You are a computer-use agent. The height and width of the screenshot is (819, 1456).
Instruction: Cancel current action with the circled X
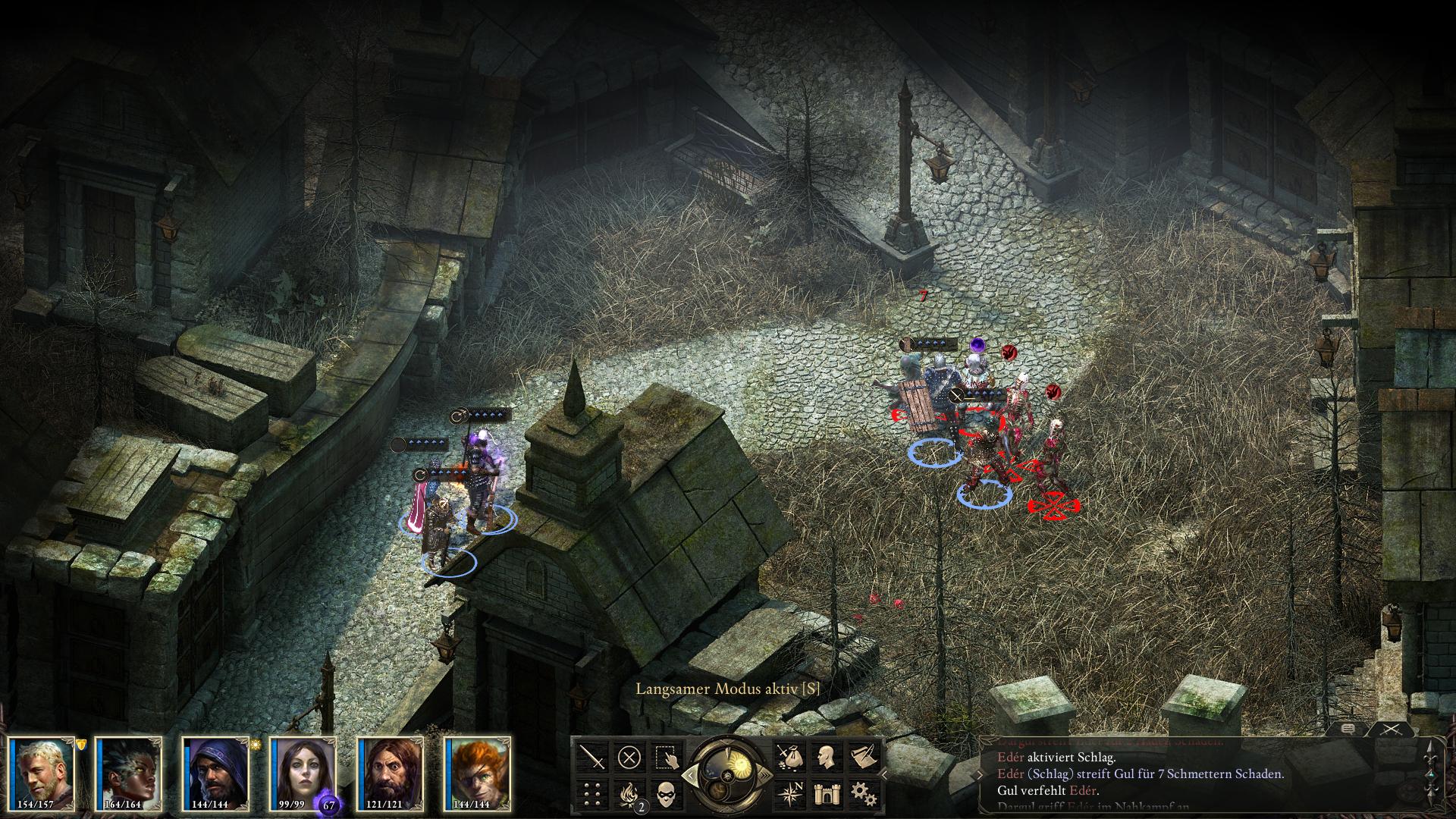(629, 757)
